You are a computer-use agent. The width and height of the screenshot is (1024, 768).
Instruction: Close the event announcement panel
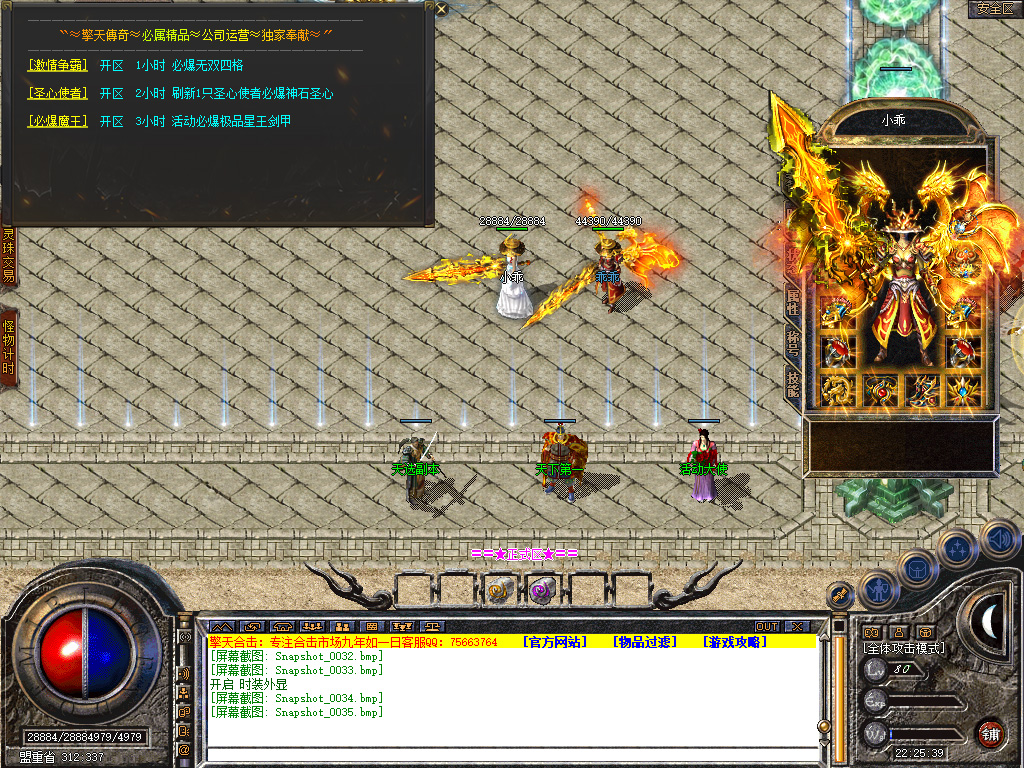click(x=442, y=9)
